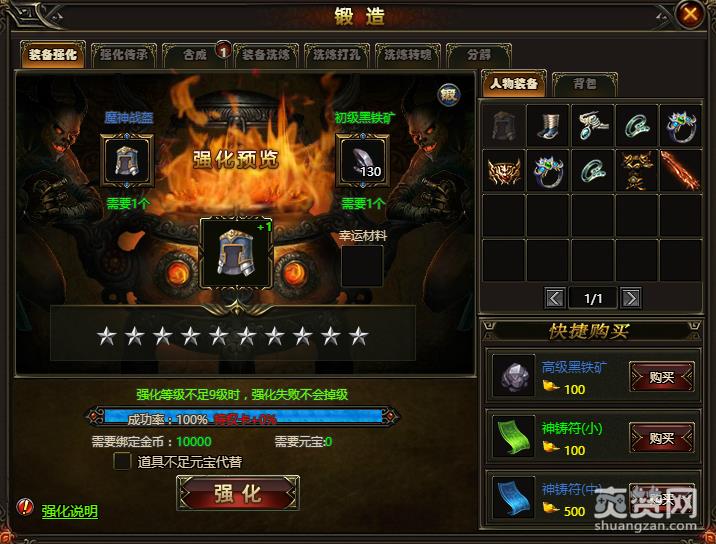Image resolution: width=716 pixels, height=544 pixels.
Task: Select the necklace equipment item
Action: [x=592, y=127]
